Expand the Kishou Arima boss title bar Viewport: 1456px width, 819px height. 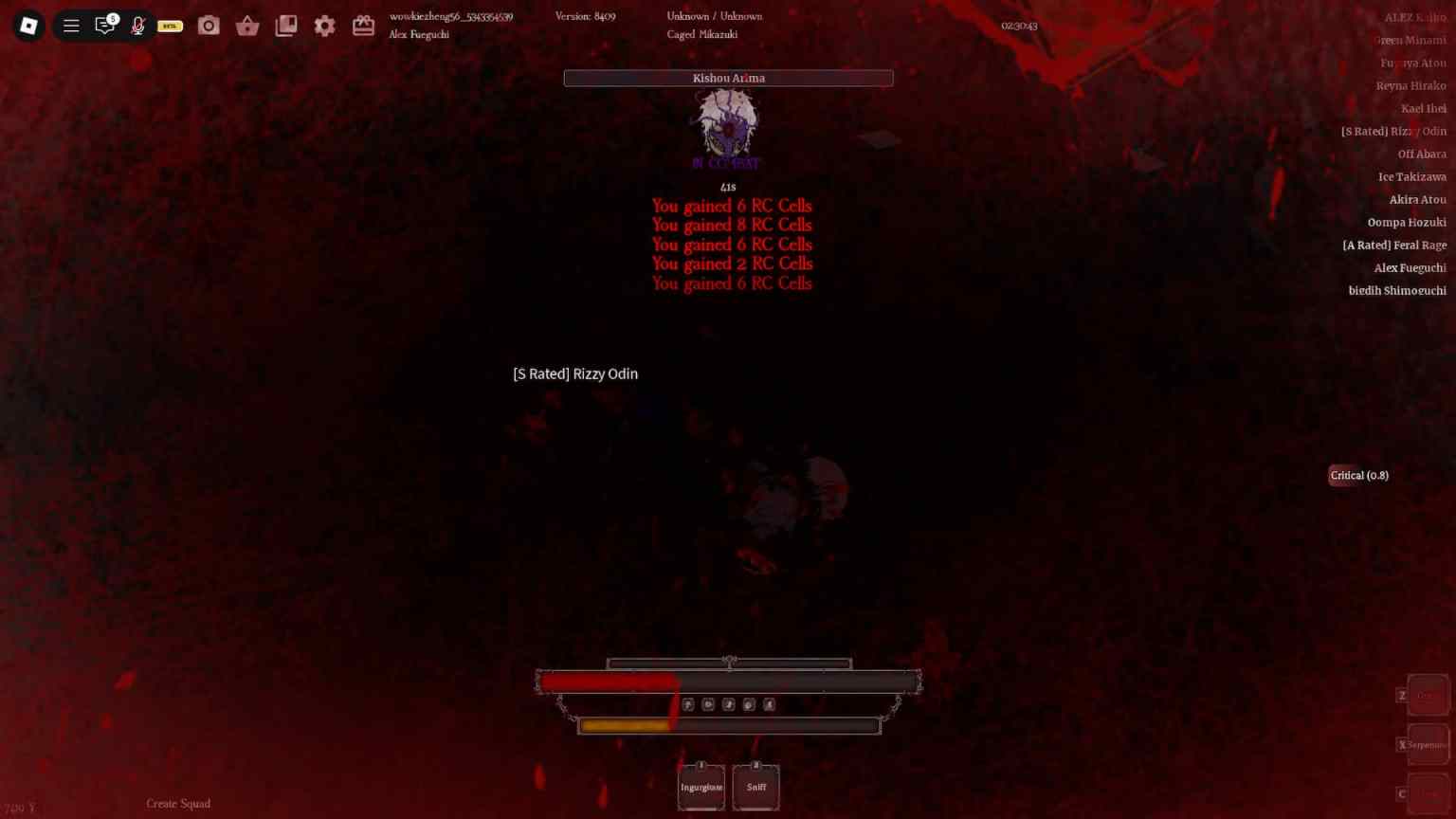(x=728, y=78)
